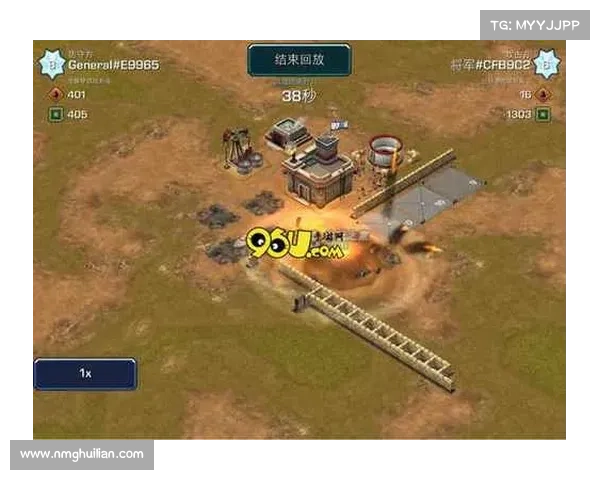Select the General#E9965 defender badge
This screenshot has height=480, width=600.
[x=52, y=65]
